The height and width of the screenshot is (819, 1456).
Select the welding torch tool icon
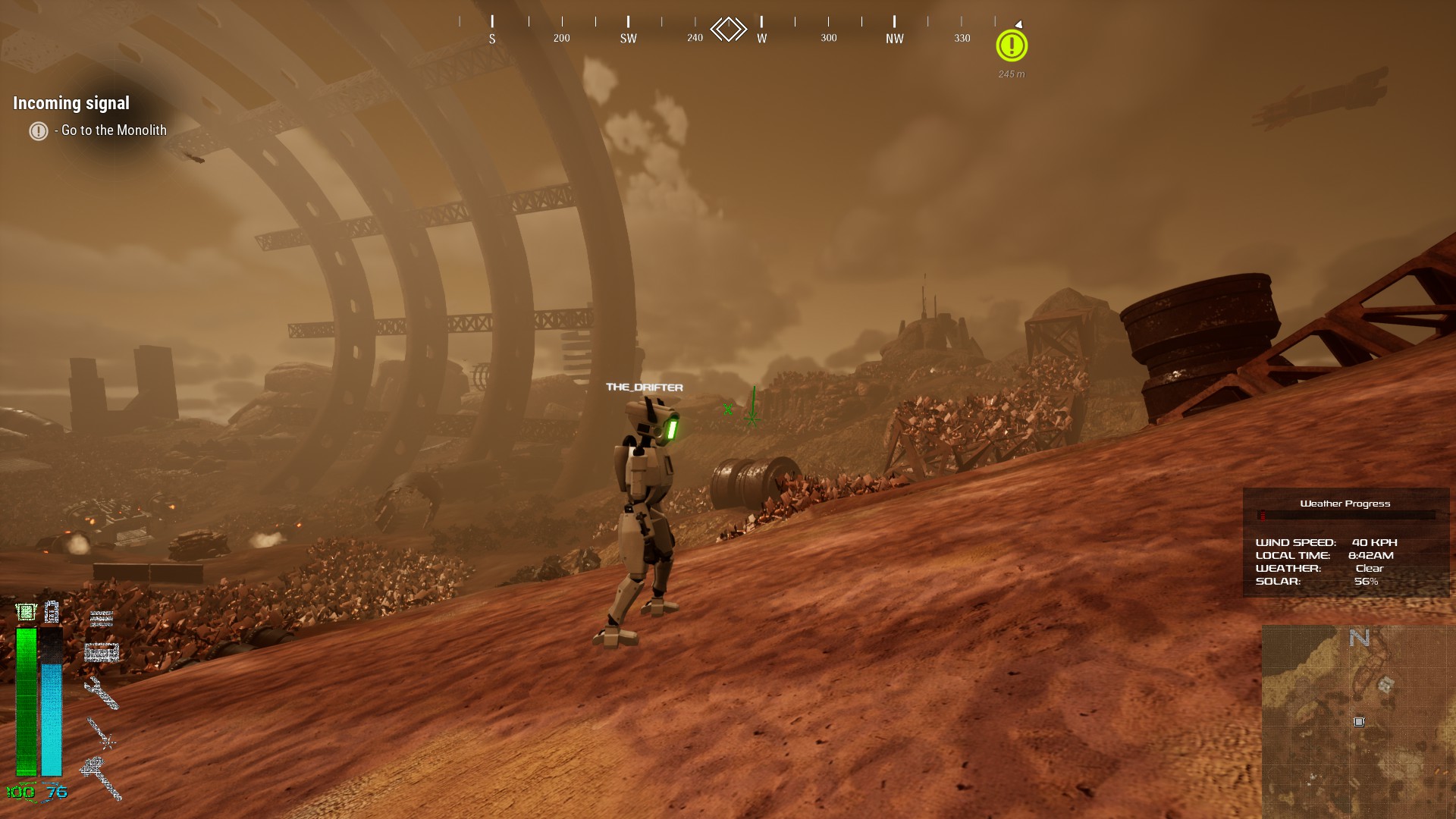click(x=100, y=733)
